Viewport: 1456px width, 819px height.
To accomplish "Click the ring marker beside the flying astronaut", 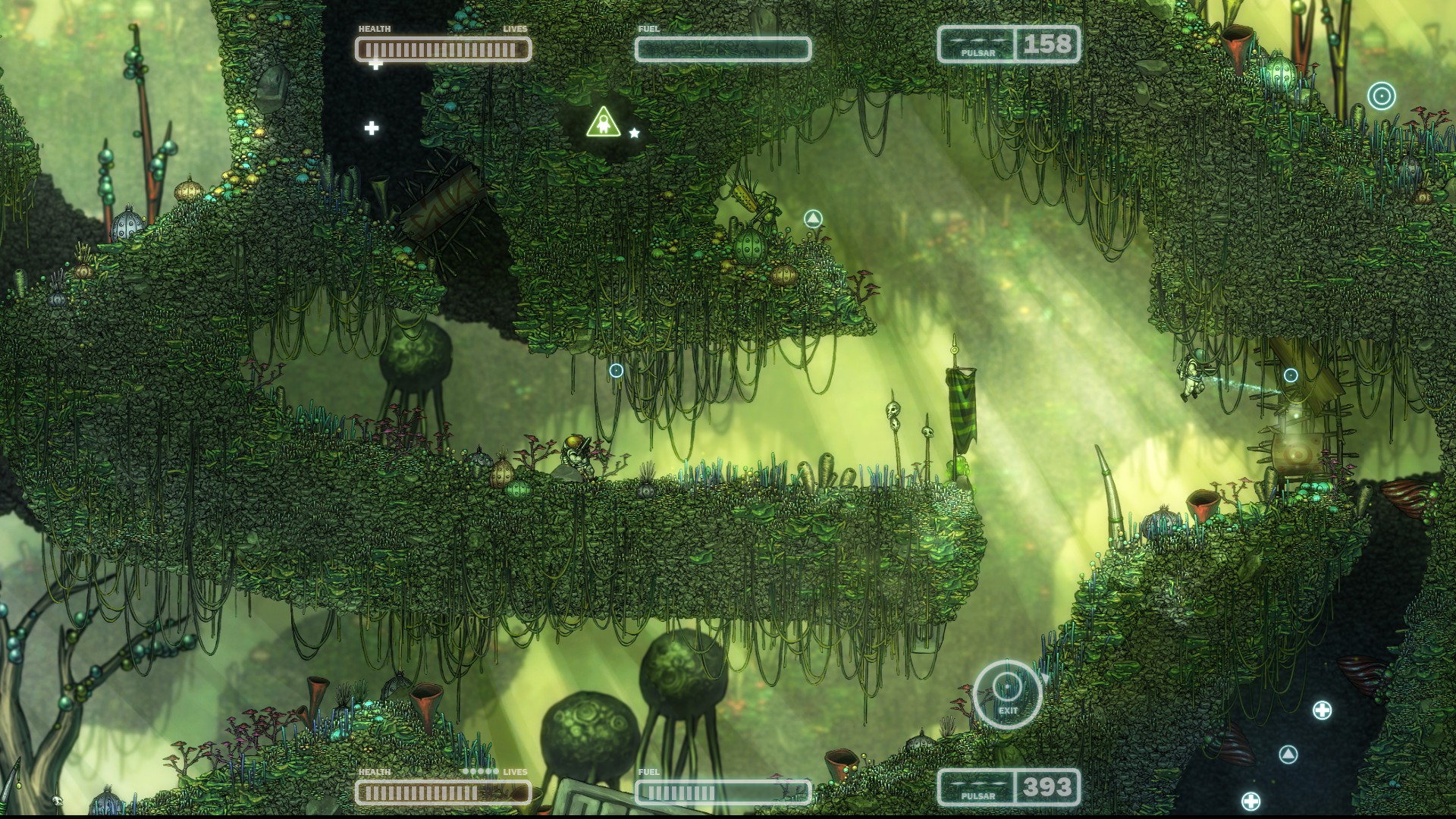I will pos(1289,374).
